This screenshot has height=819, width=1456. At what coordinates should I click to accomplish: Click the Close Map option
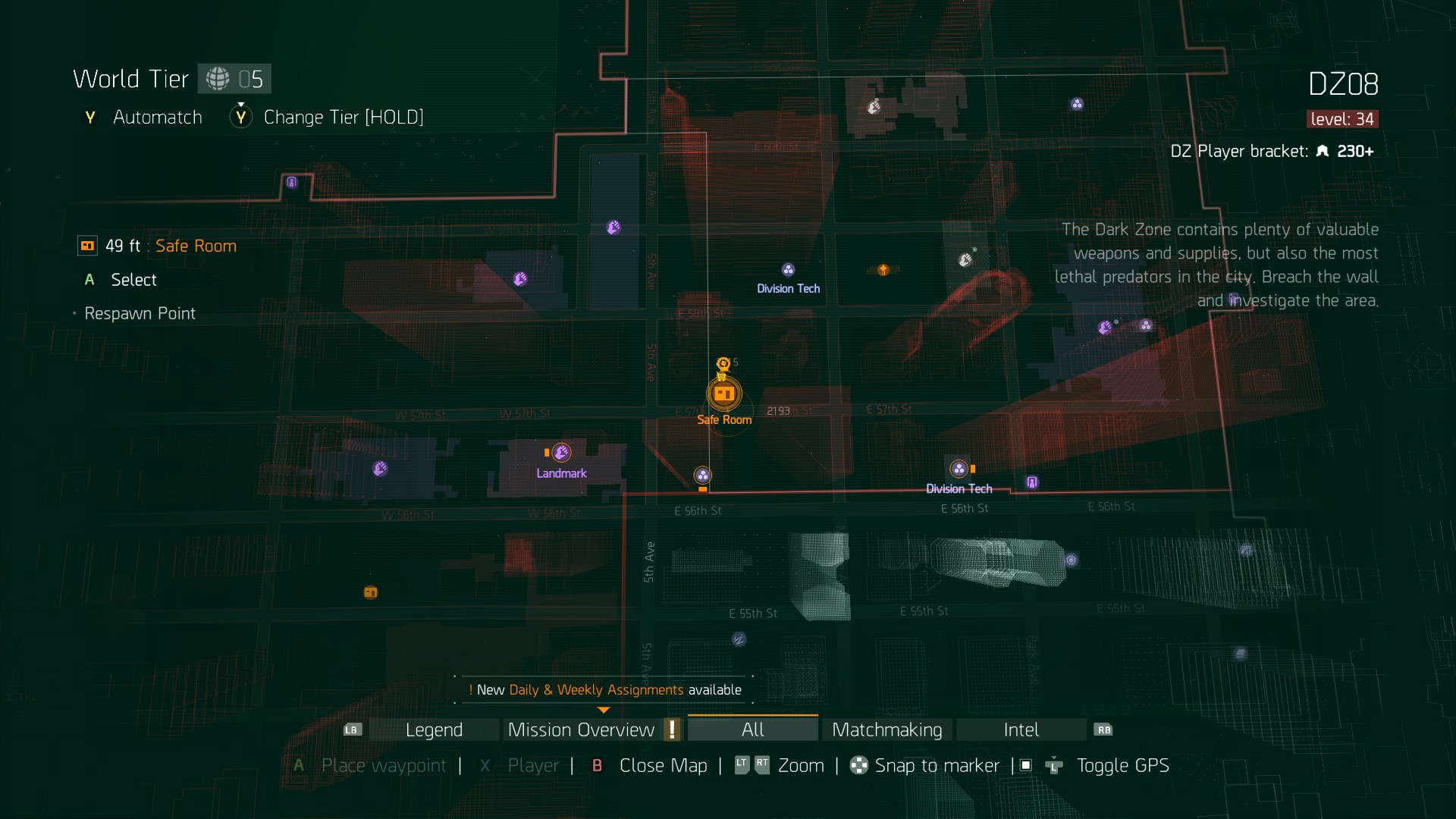[663, 766]
